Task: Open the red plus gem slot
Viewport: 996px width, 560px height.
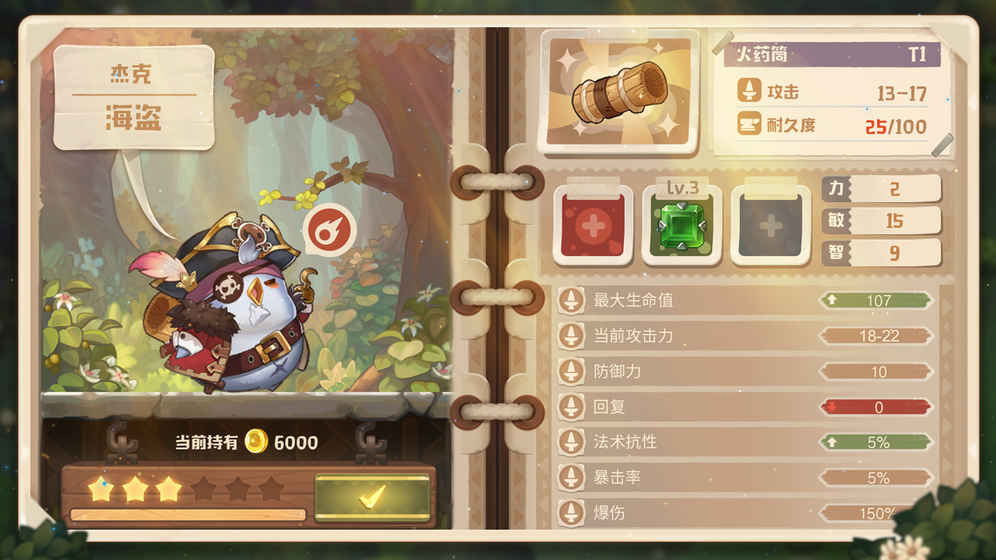Action: point(592,225)
